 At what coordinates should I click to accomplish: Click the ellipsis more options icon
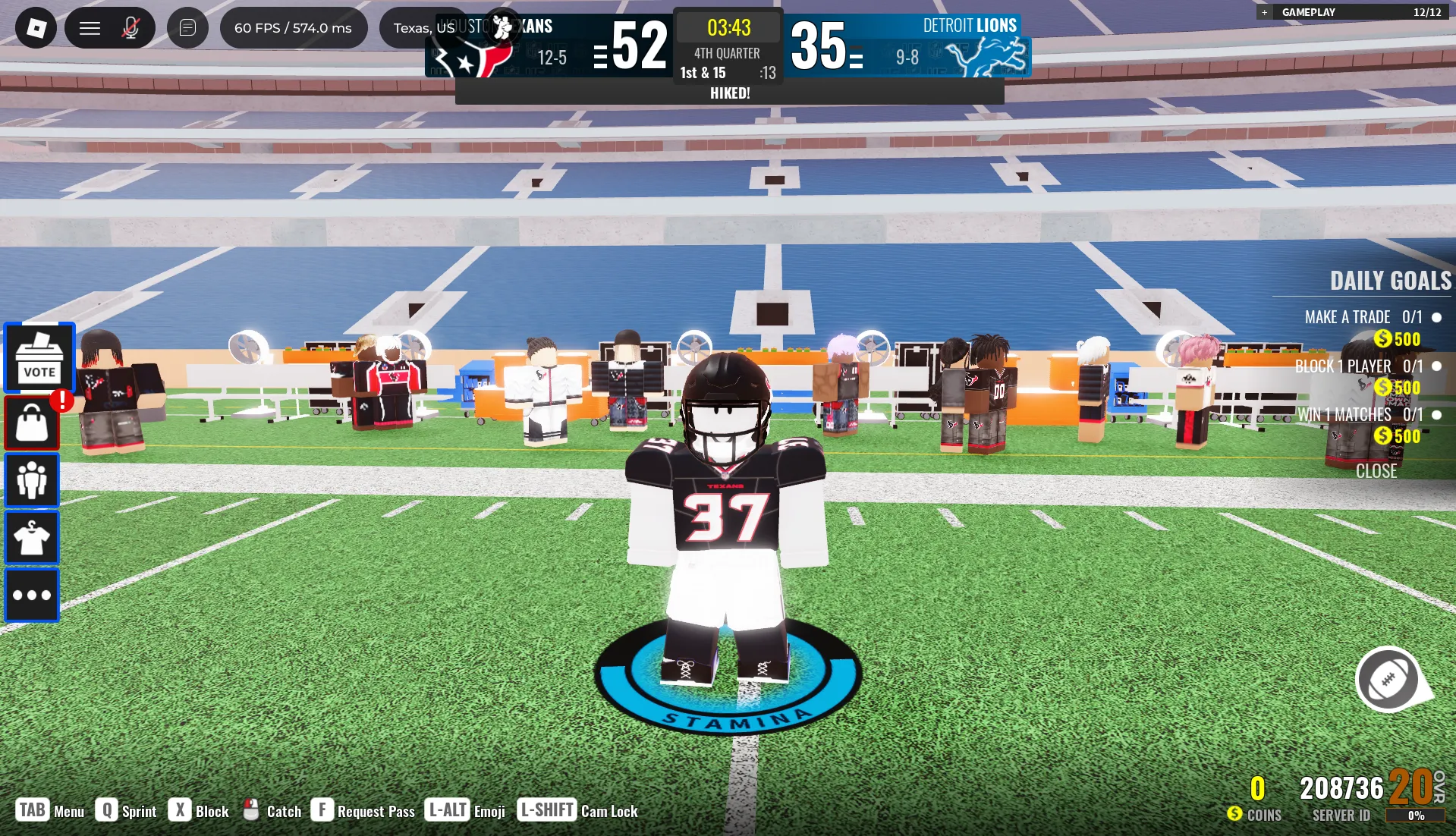(x=32, y=595)
